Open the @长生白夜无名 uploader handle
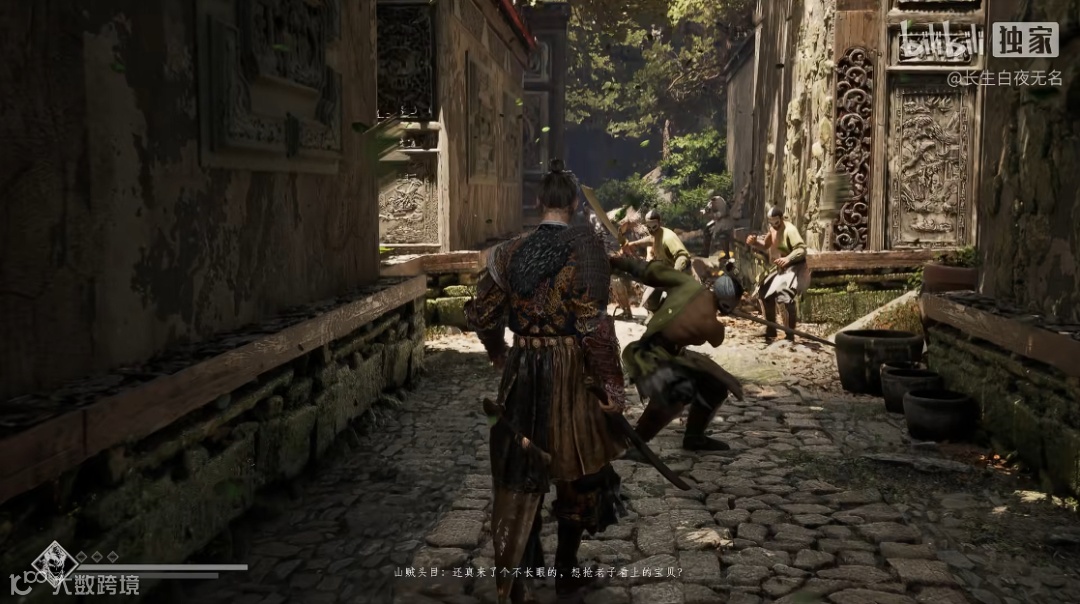1080x604 pixels. coord(1004,78)
